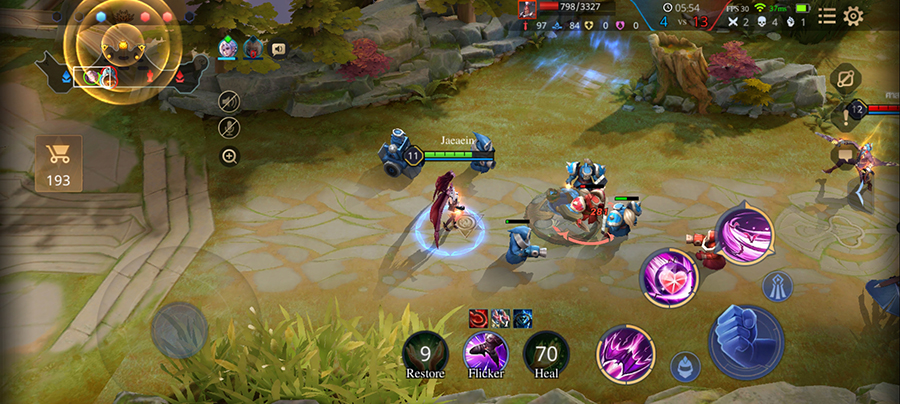Open the quick chat bubble

845,153
